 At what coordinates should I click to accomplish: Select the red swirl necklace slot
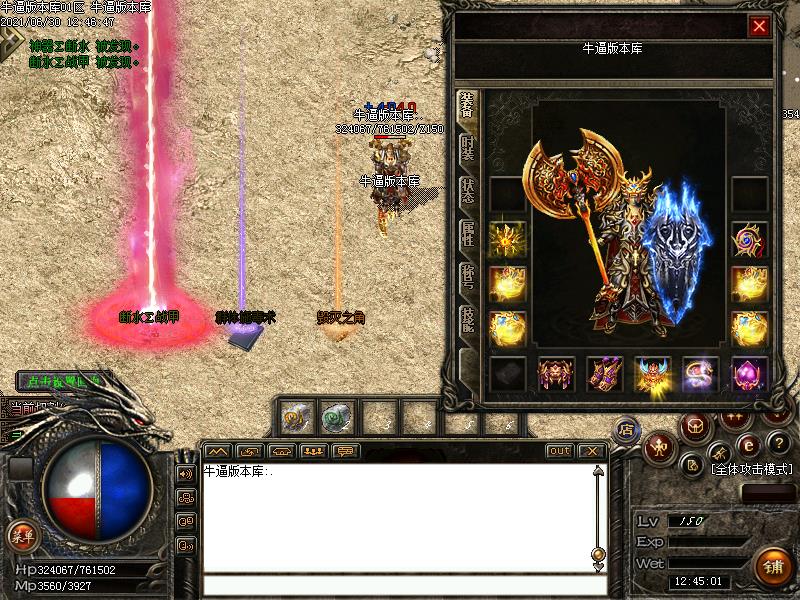click(x=749, y=240)
